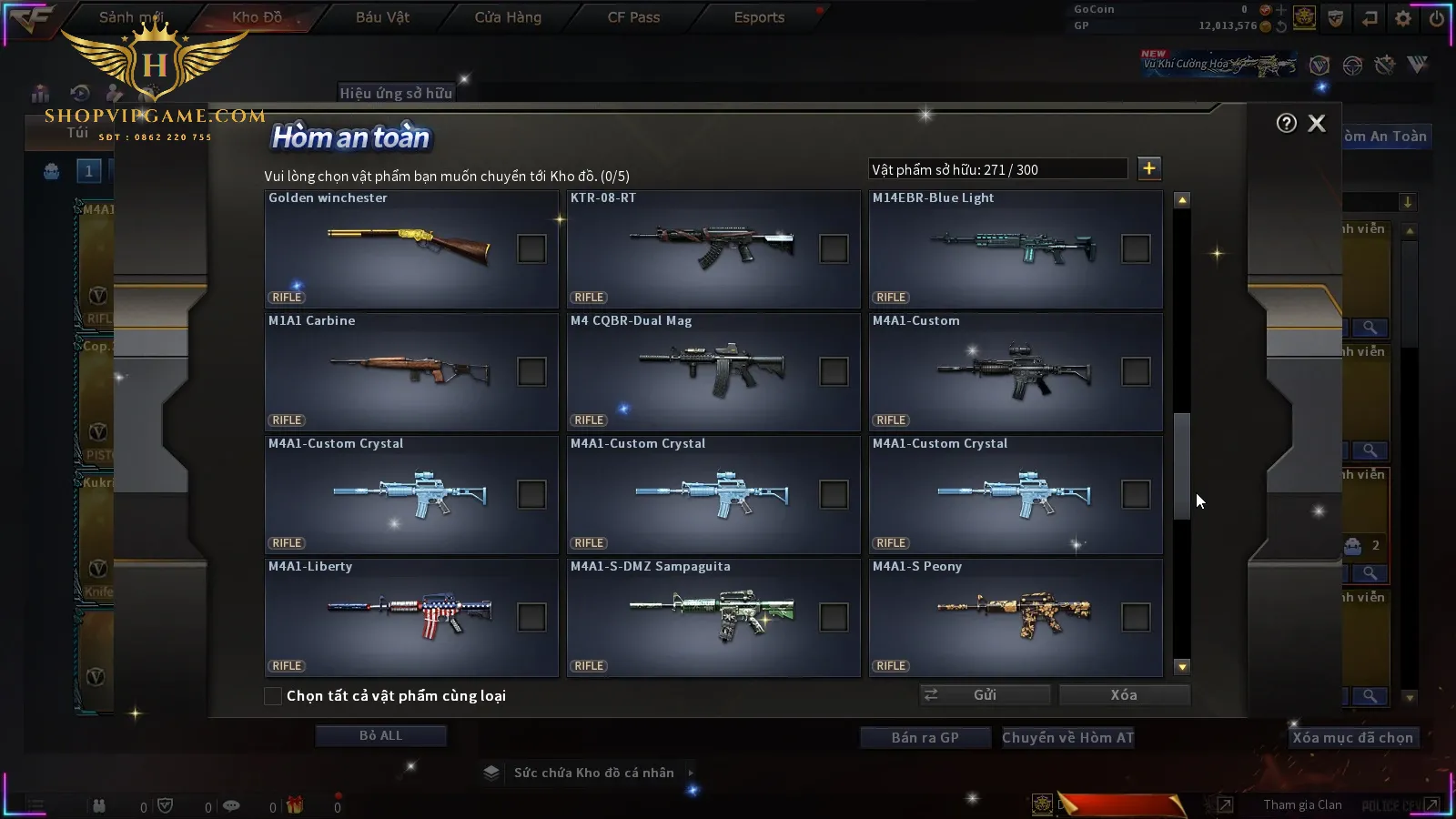Screen dimensions: 1456x819
Task: Open the help question mark icon
Action: [1286, 124]
